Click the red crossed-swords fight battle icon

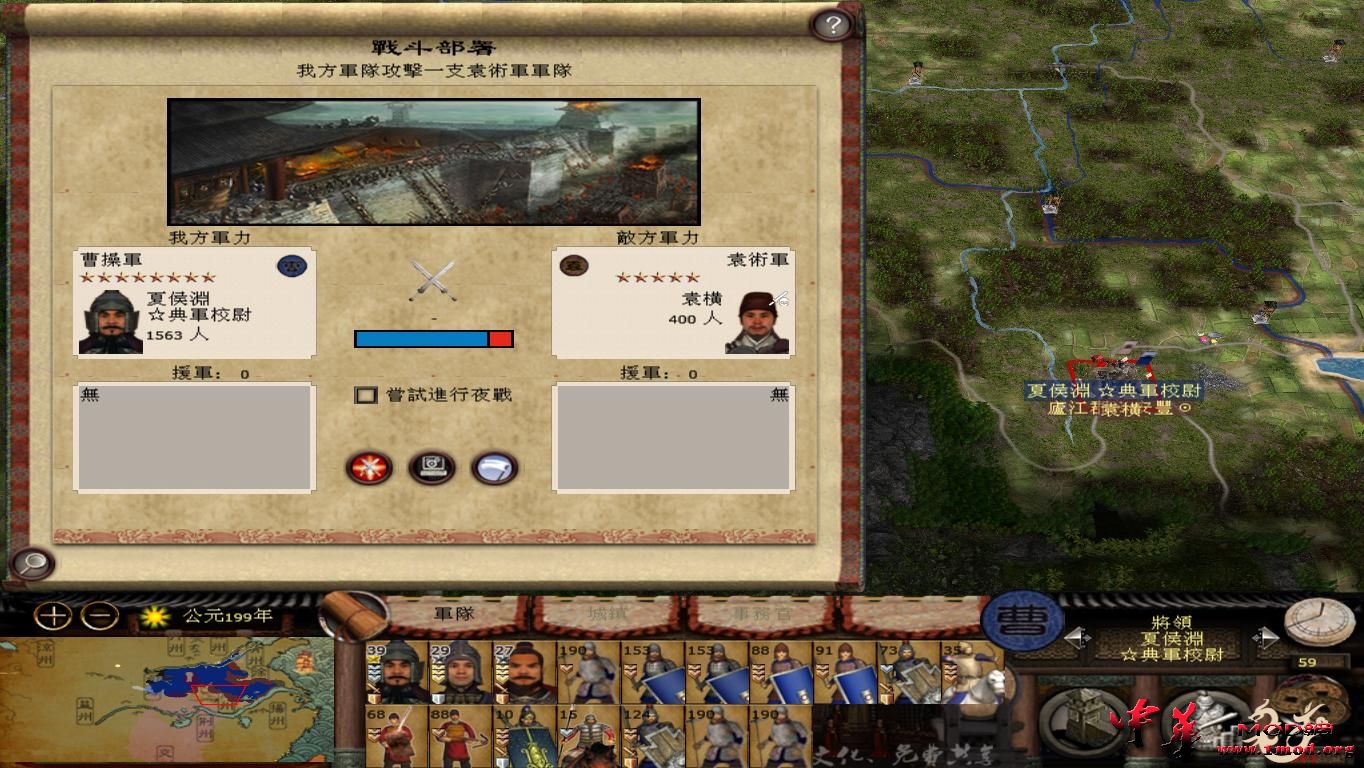pyautogui.click(x=370, y=469)
